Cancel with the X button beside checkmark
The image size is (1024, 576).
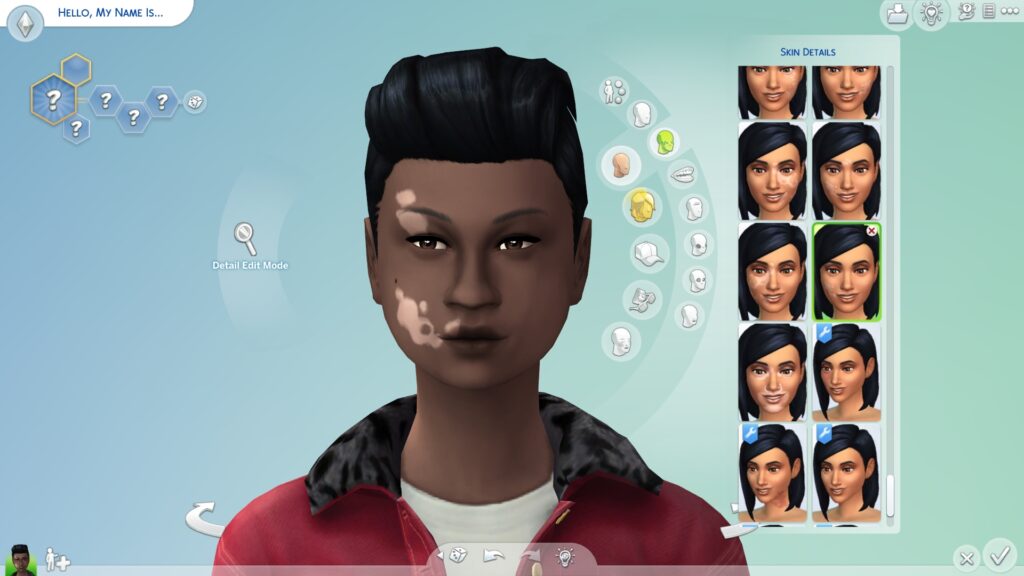965,558
